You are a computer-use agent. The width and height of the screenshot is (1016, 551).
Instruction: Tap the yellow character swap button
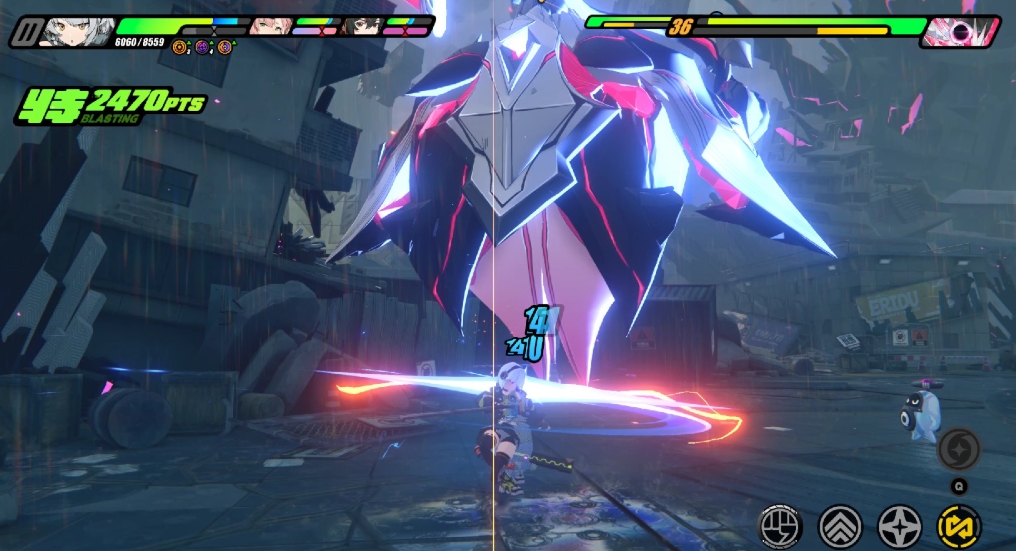[959, 524]
